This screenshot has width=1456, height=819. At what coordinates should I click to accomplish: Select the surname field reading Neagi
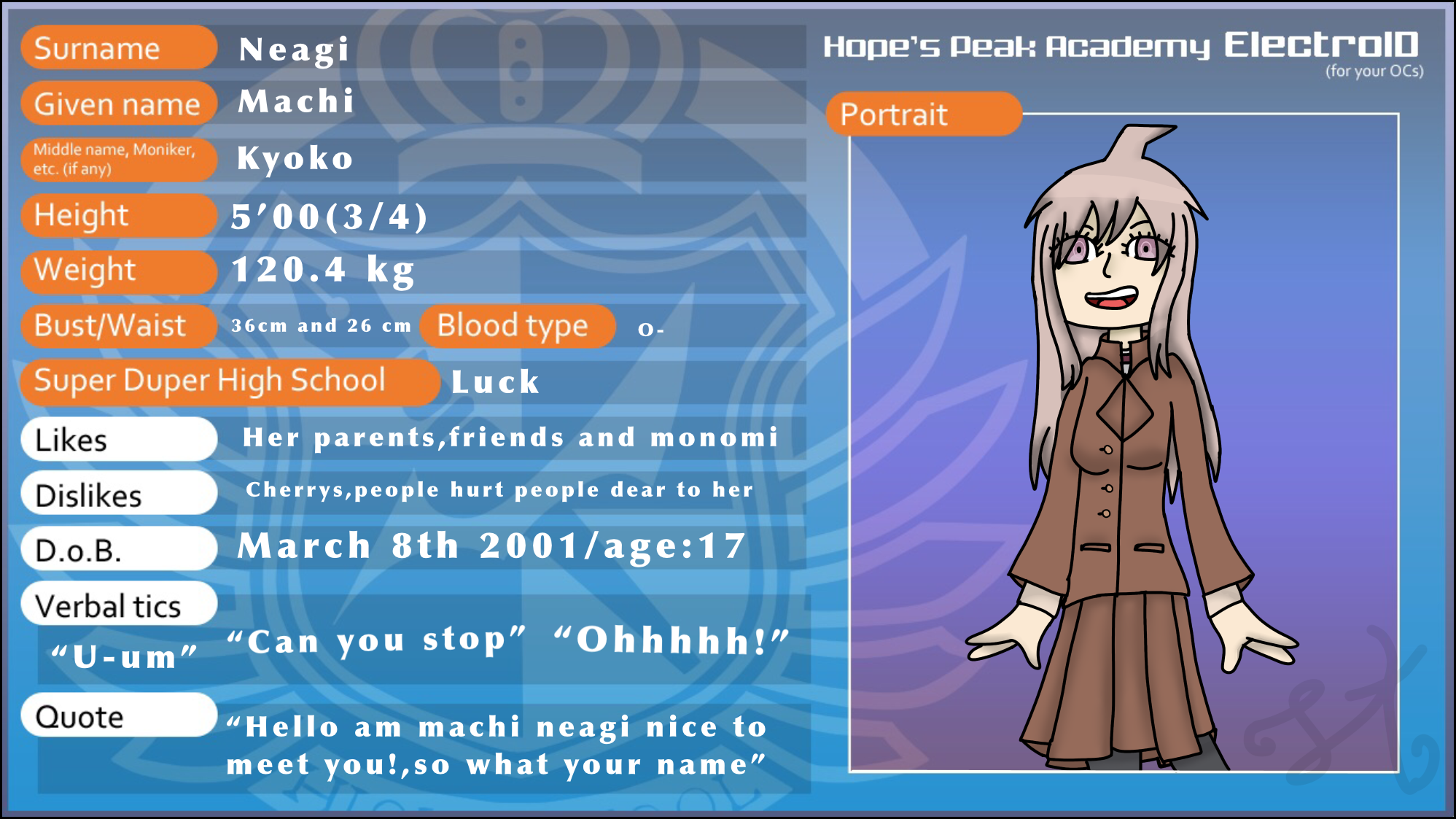[295, 50]
